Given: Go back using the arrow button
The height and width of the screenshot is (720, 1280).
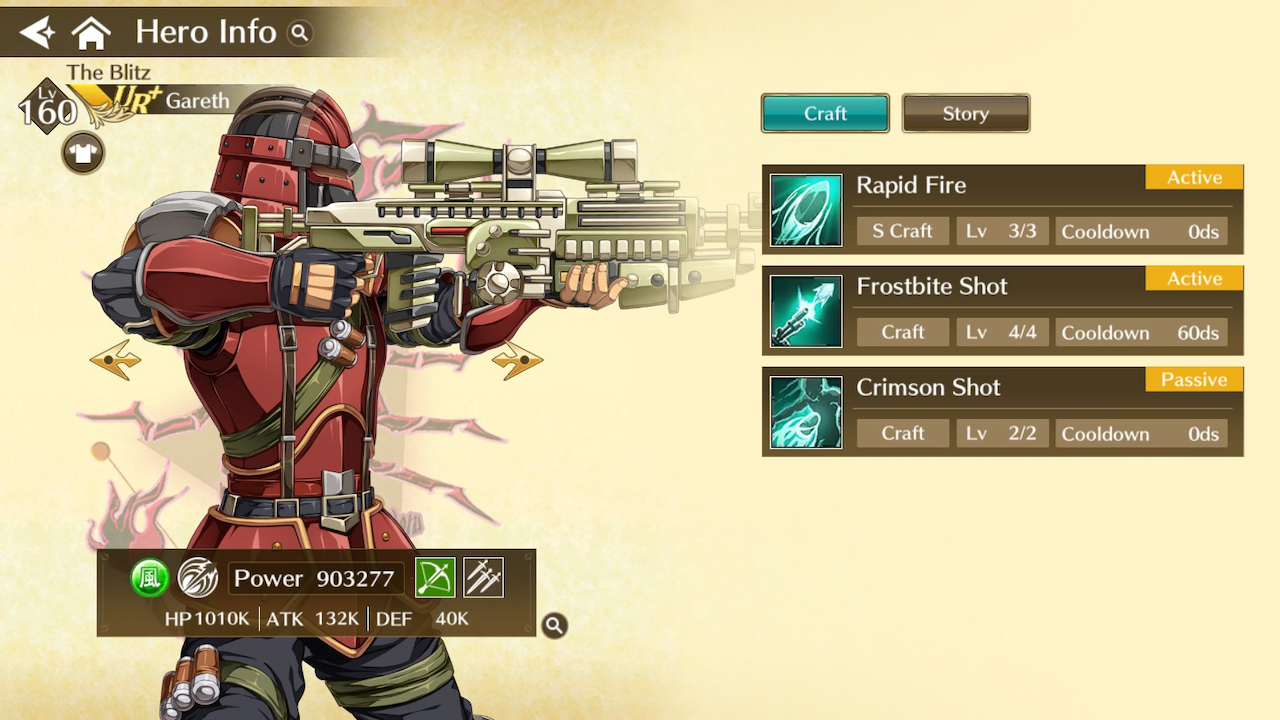Looking at the screenshot, I should (37, 33).
